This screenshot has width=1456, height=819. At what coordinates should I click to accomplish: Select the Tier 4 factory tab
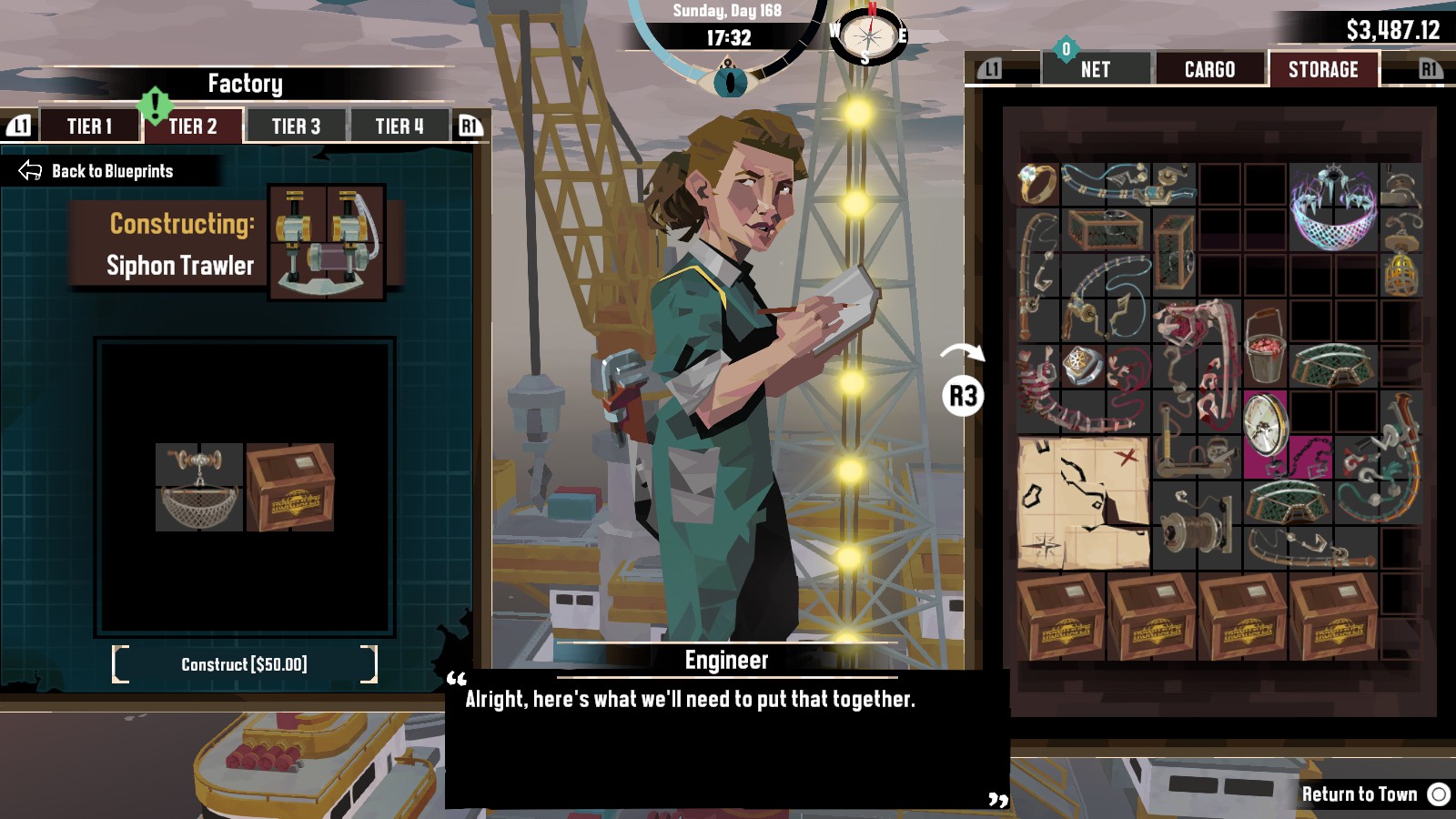point(399,126)
